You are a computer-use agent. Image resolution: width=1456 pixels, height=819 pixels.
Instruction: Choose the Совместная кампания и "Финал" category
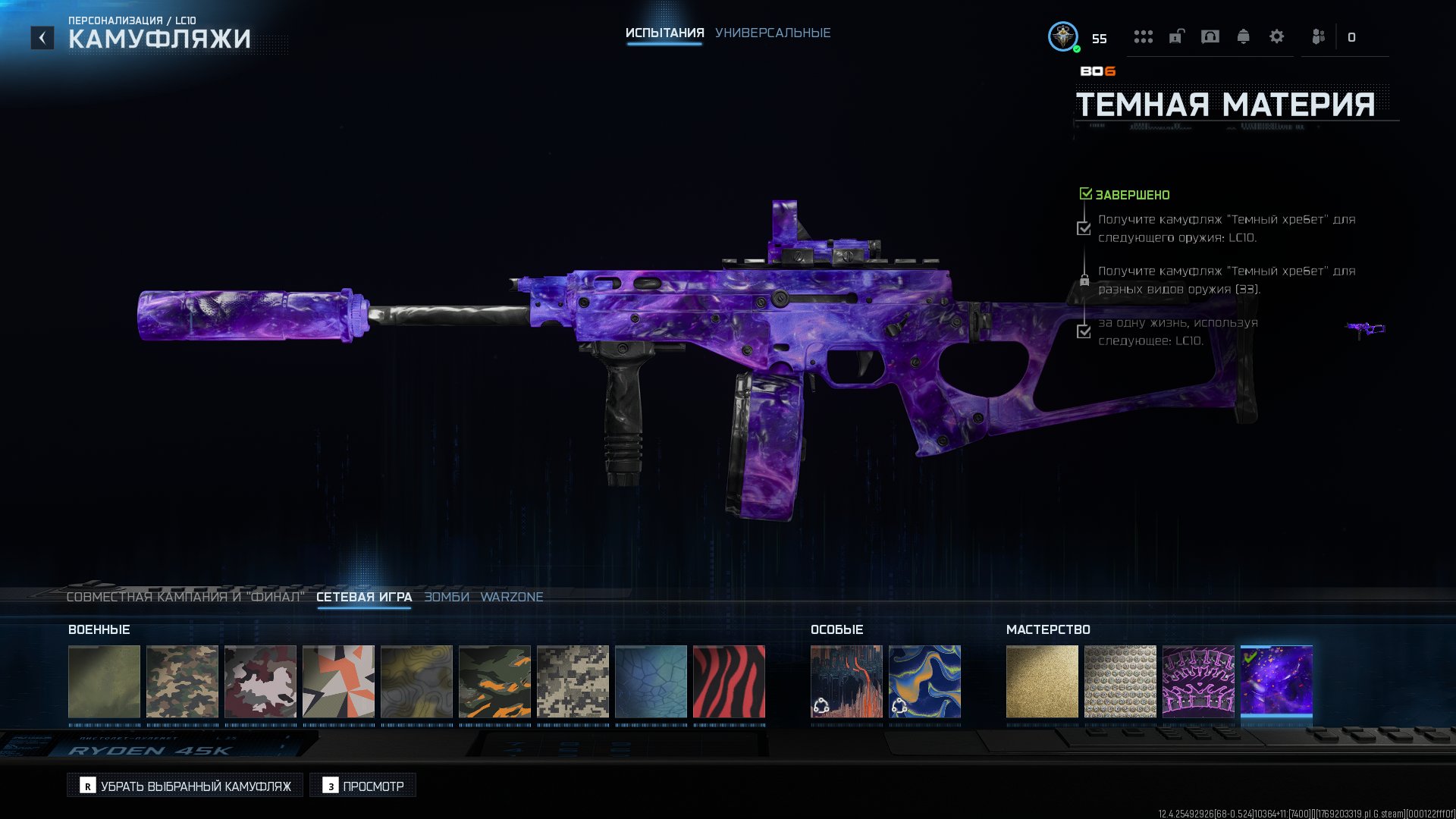(x=185, y=597)
